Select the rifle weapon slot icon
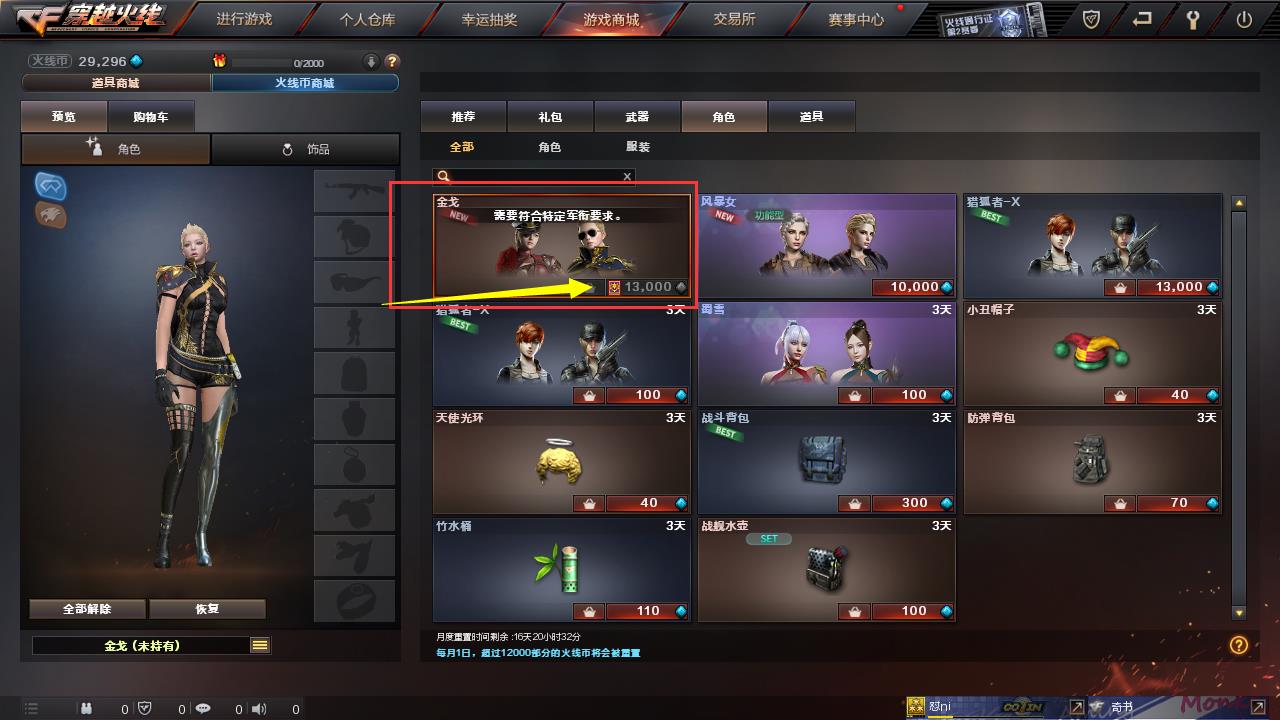This screenshot has height=720, width=1280. point(354,189)
